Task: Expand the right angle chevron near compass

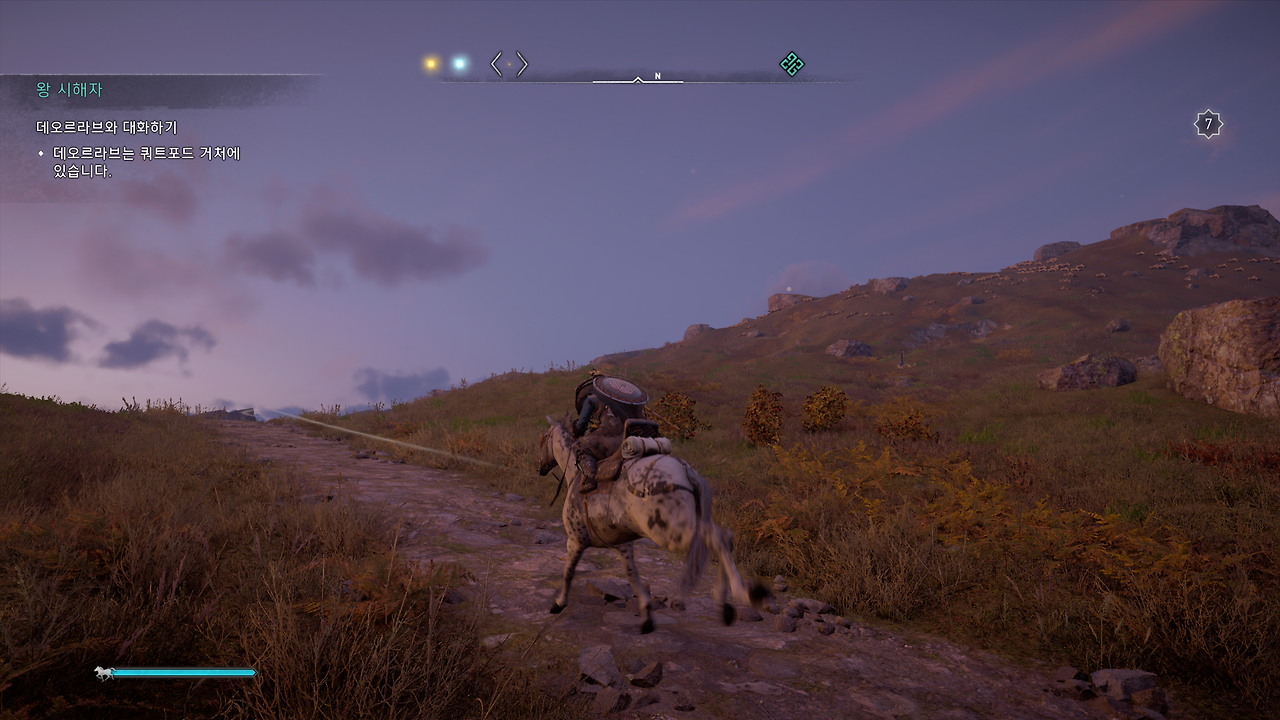Action: click(521, 63)
